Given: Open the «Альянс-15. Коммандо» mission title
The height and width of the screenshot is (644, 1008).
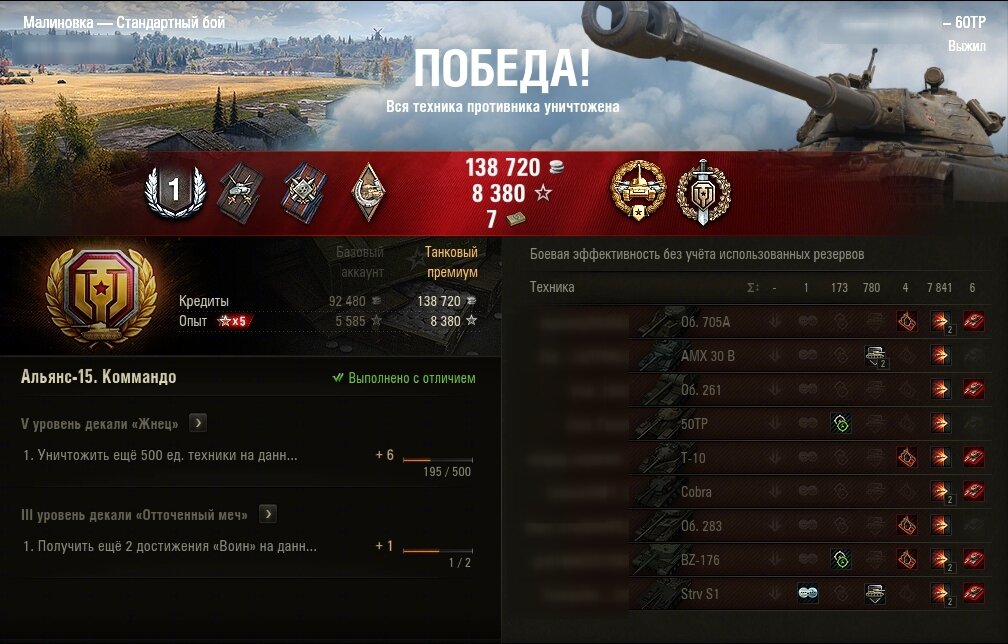Looking at the screenshot, I should pos(98,377).
